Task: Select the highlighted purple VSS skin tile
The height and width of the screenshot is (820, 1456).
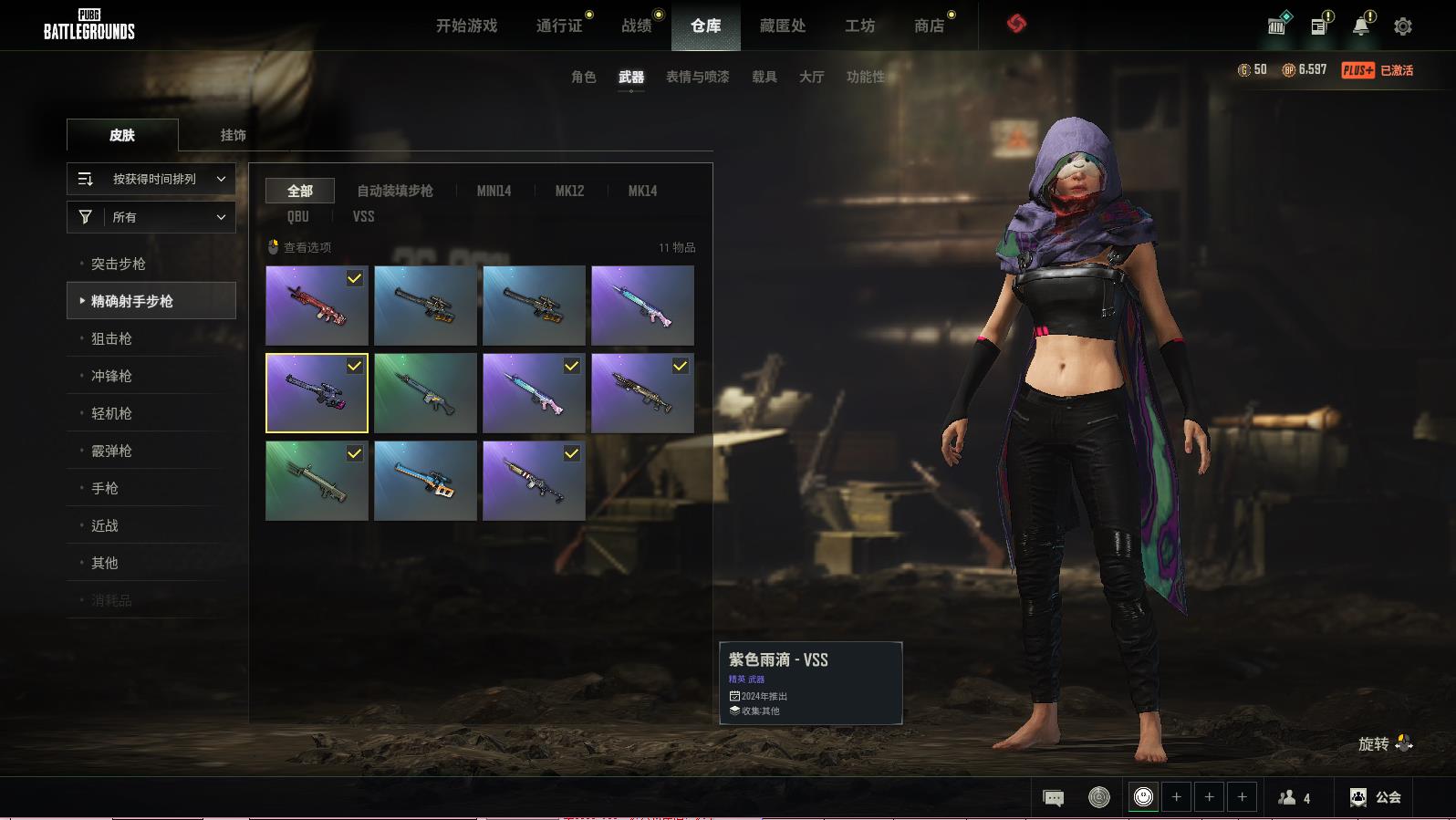Action: (317, 393)
